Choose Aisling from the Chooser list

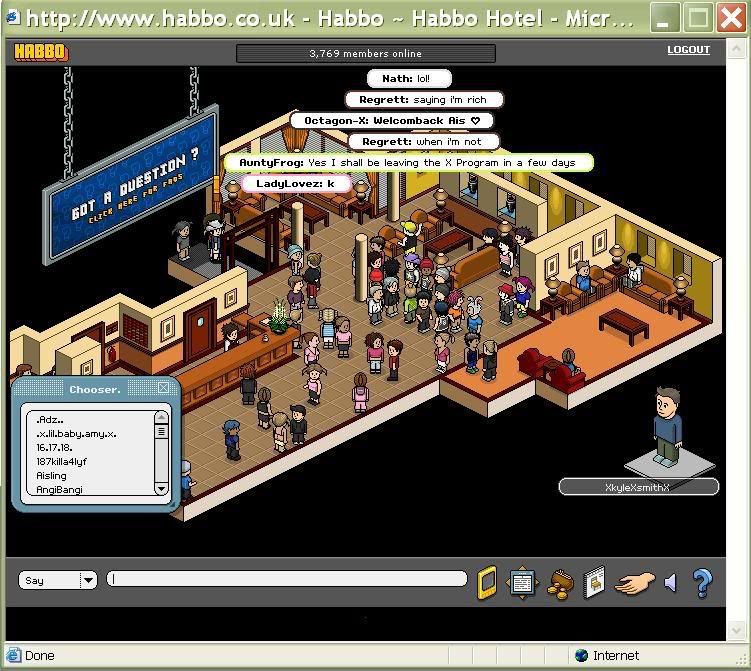tap(51, 476)
